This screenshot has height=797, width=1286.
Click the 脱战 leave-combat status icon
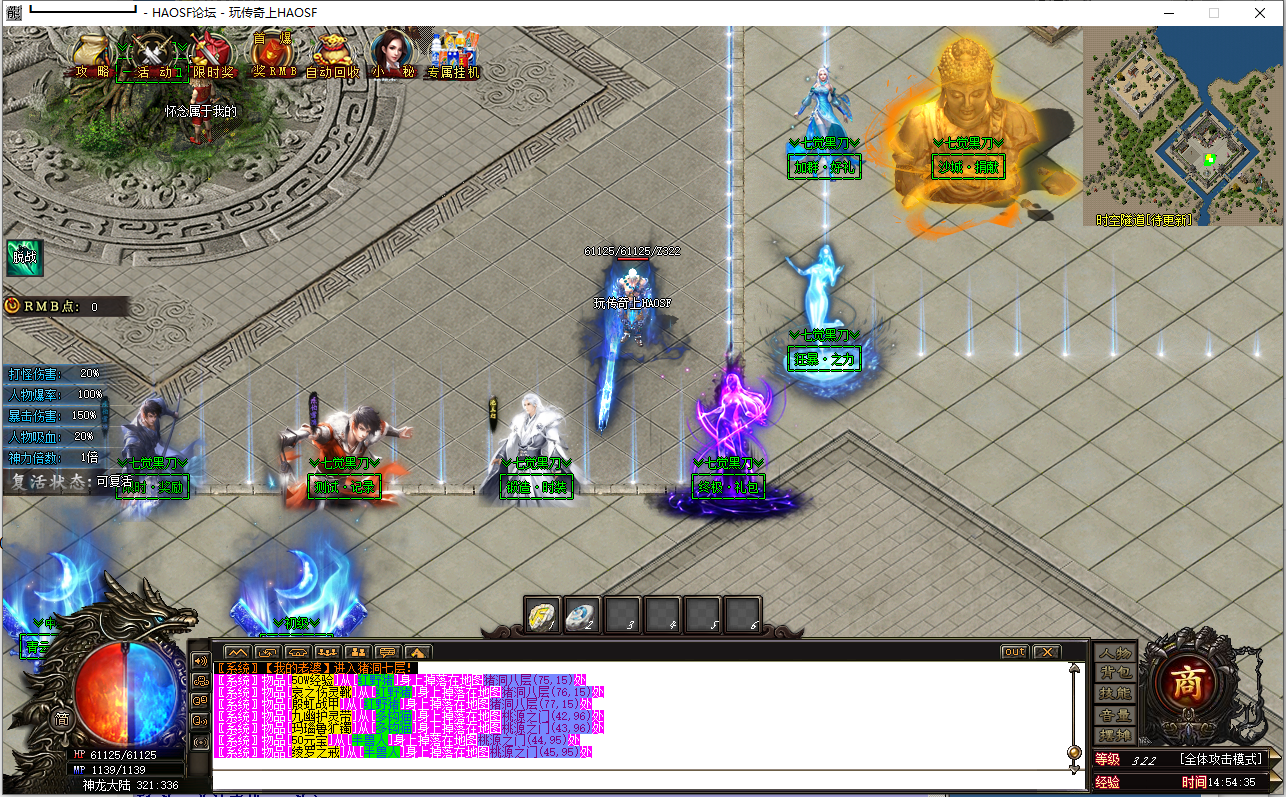[x=23, y=258]
